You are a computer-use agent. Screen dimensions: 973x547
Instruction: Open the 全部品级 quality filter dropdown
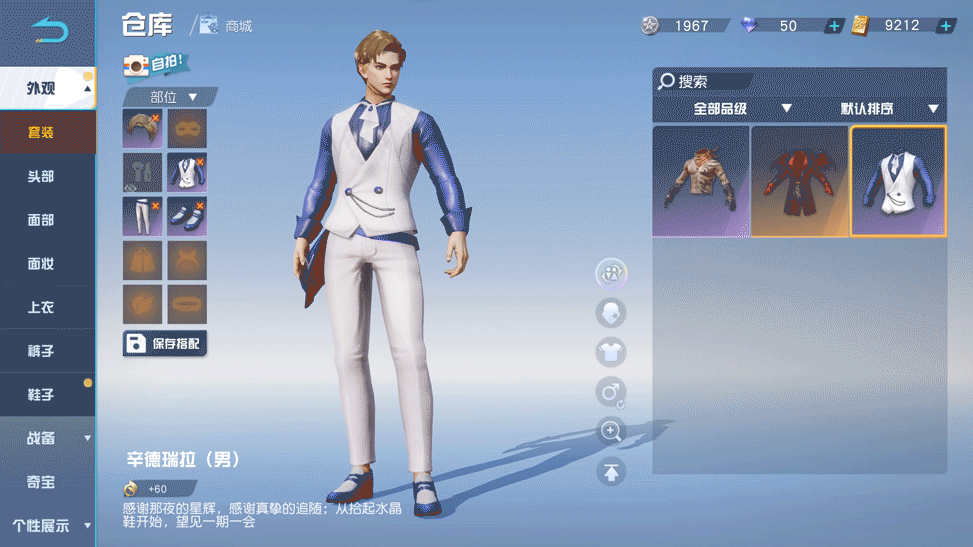(x=742, y=108)
